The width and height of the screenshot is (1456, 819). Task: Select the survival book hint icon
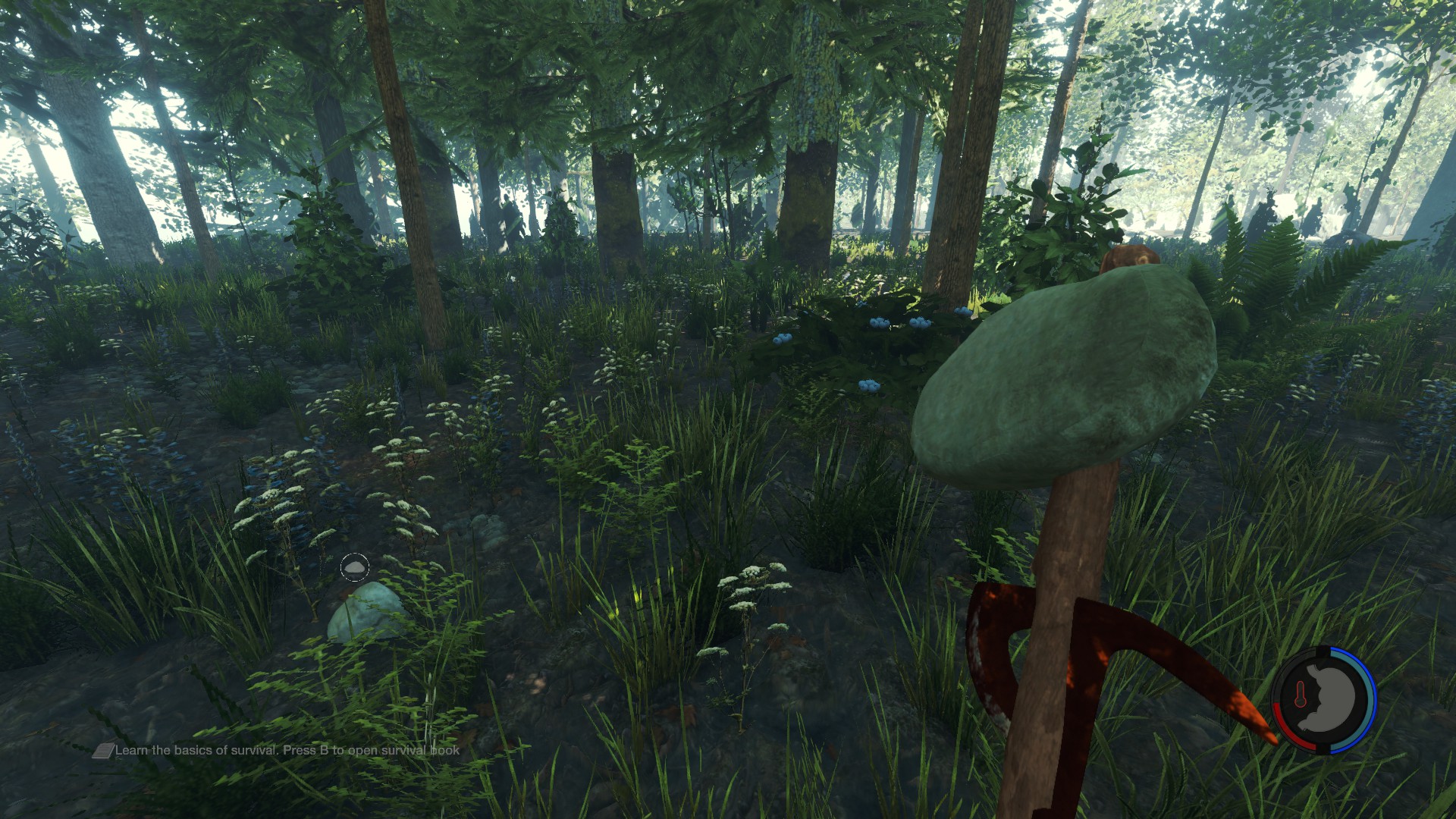[x=103, y=751]
